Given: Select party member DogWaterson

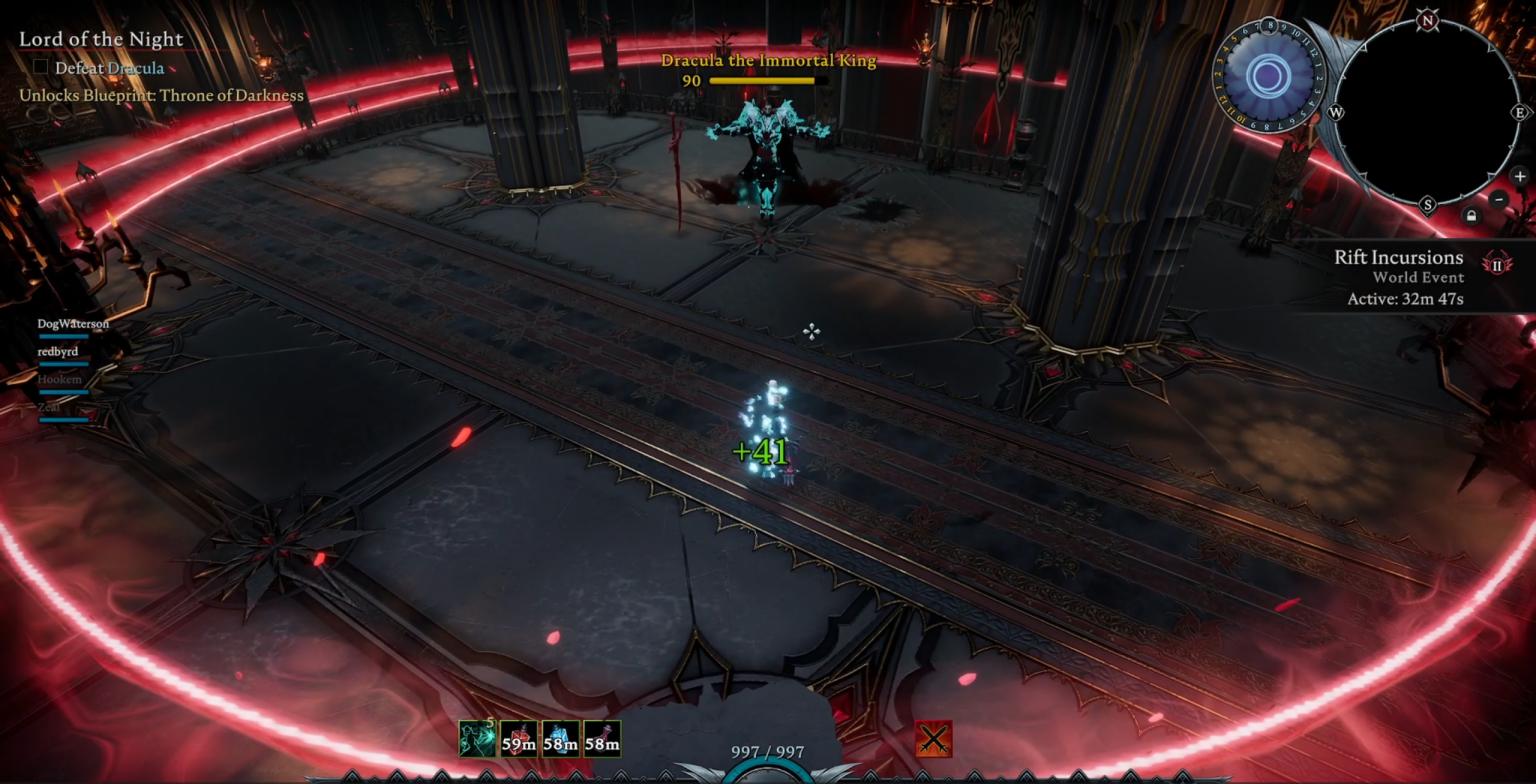Looking at the screenshot, I should [x=73, y=324].
